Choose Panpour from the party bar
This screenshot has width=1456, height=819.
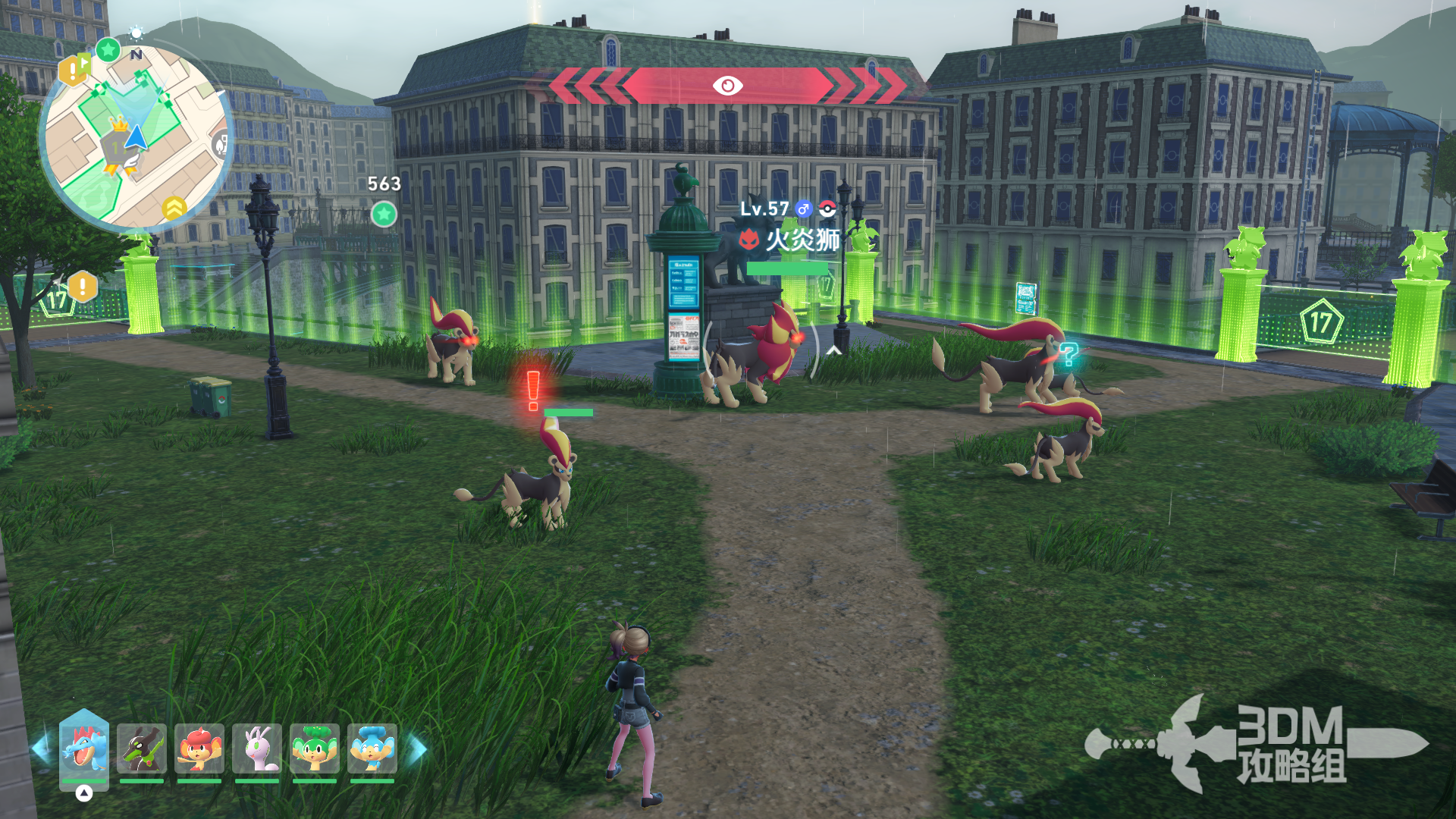pos(372,748)
